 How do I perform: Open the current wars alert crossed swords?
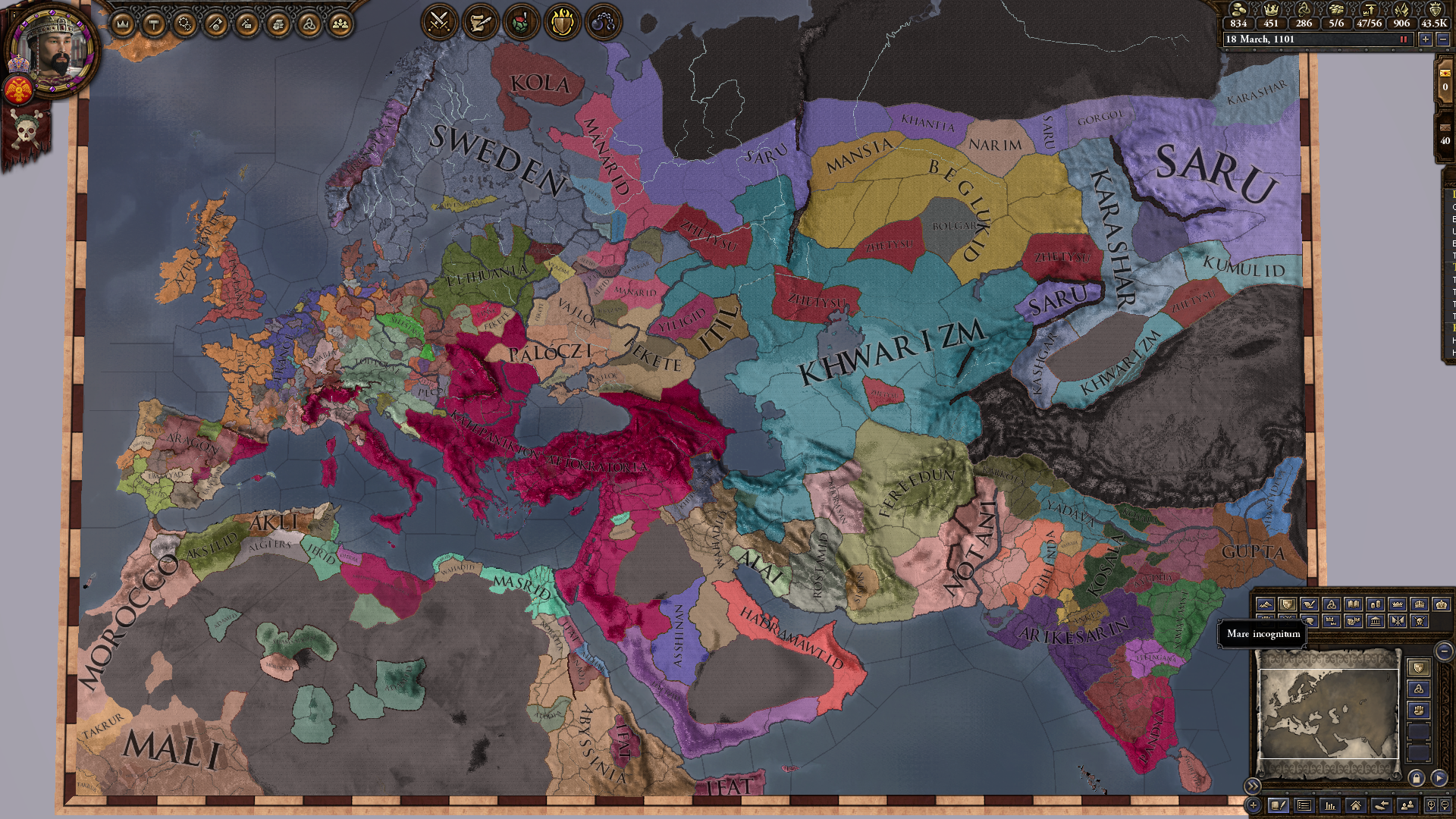(438, 21)
